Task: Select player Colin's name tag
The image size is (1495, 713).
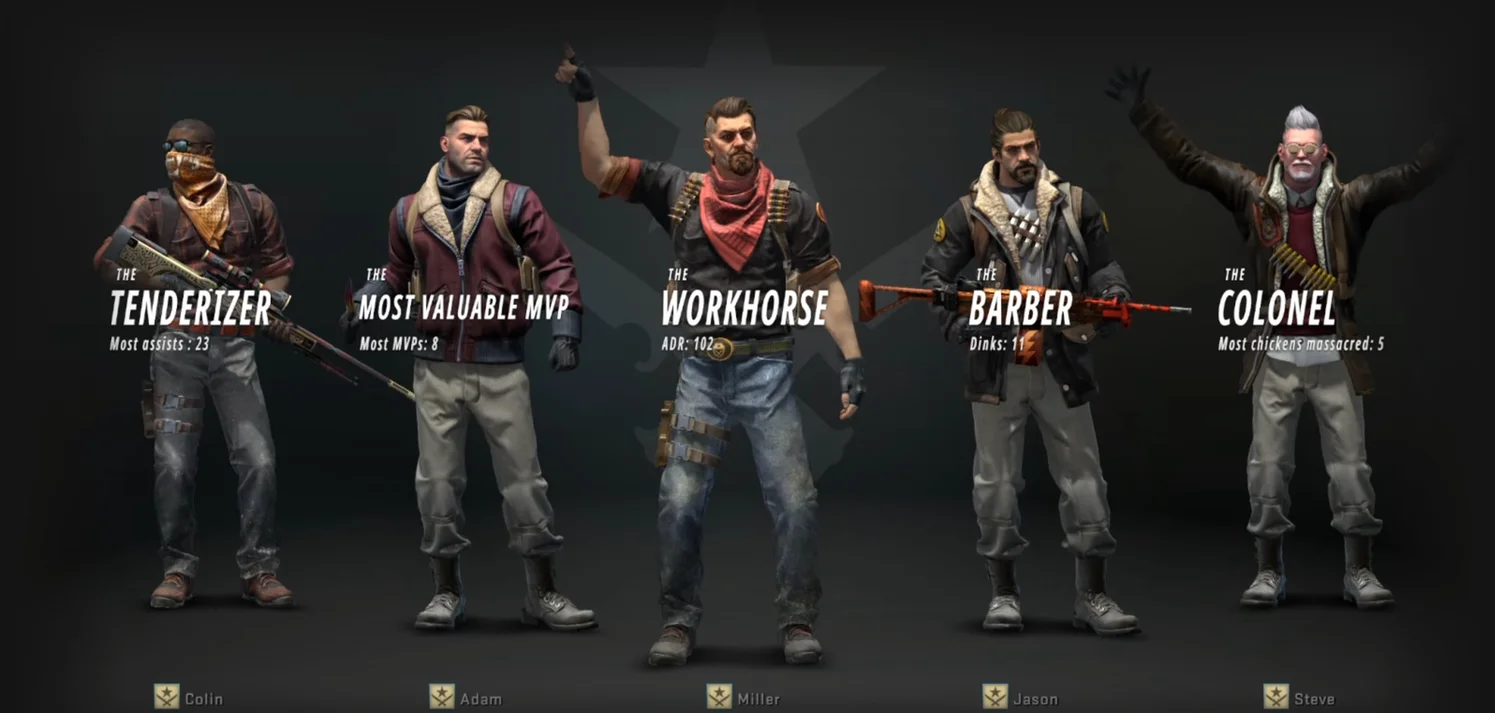Action: pos(203,699)
